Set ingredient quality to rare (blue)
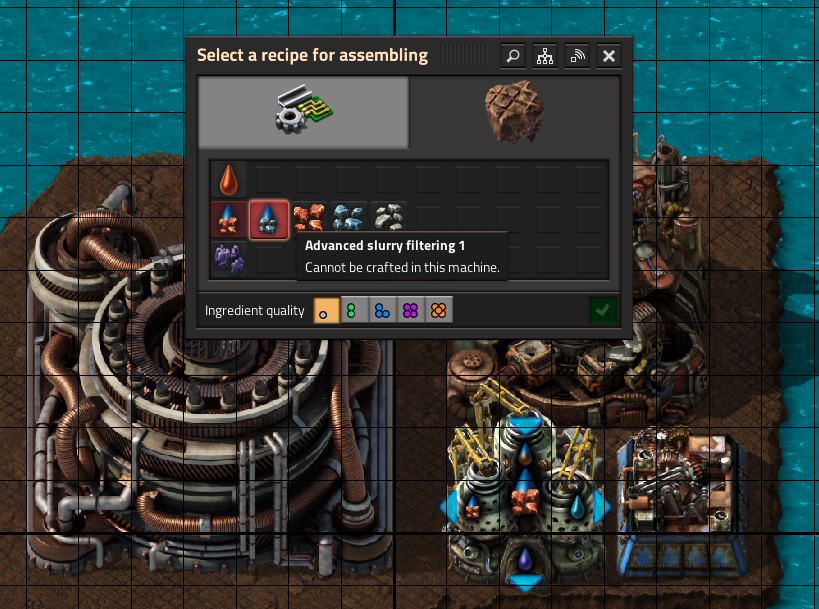Screen dimensions: 819x609 point(383,311)
